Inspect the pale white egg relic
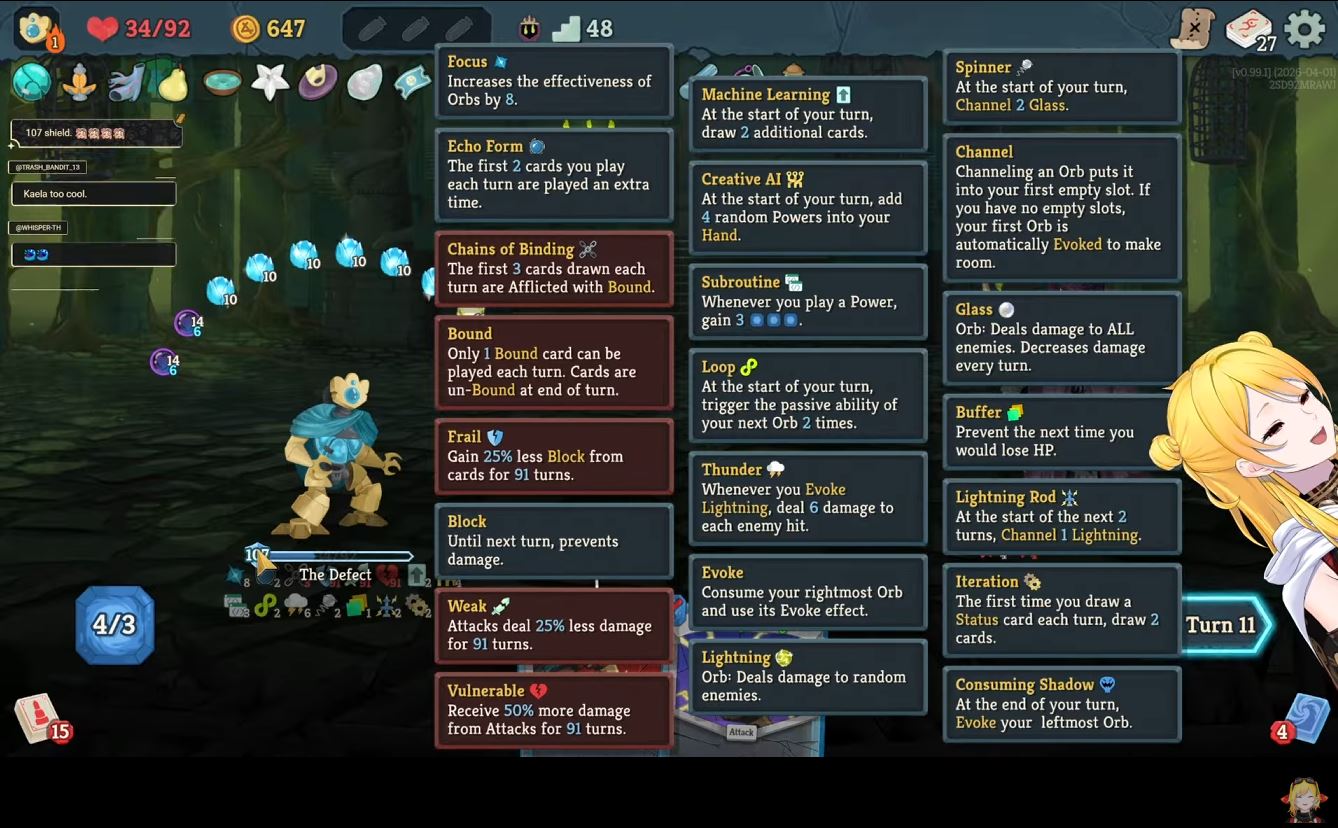This screenshot has width=1338, height=828. coord(365,82)
